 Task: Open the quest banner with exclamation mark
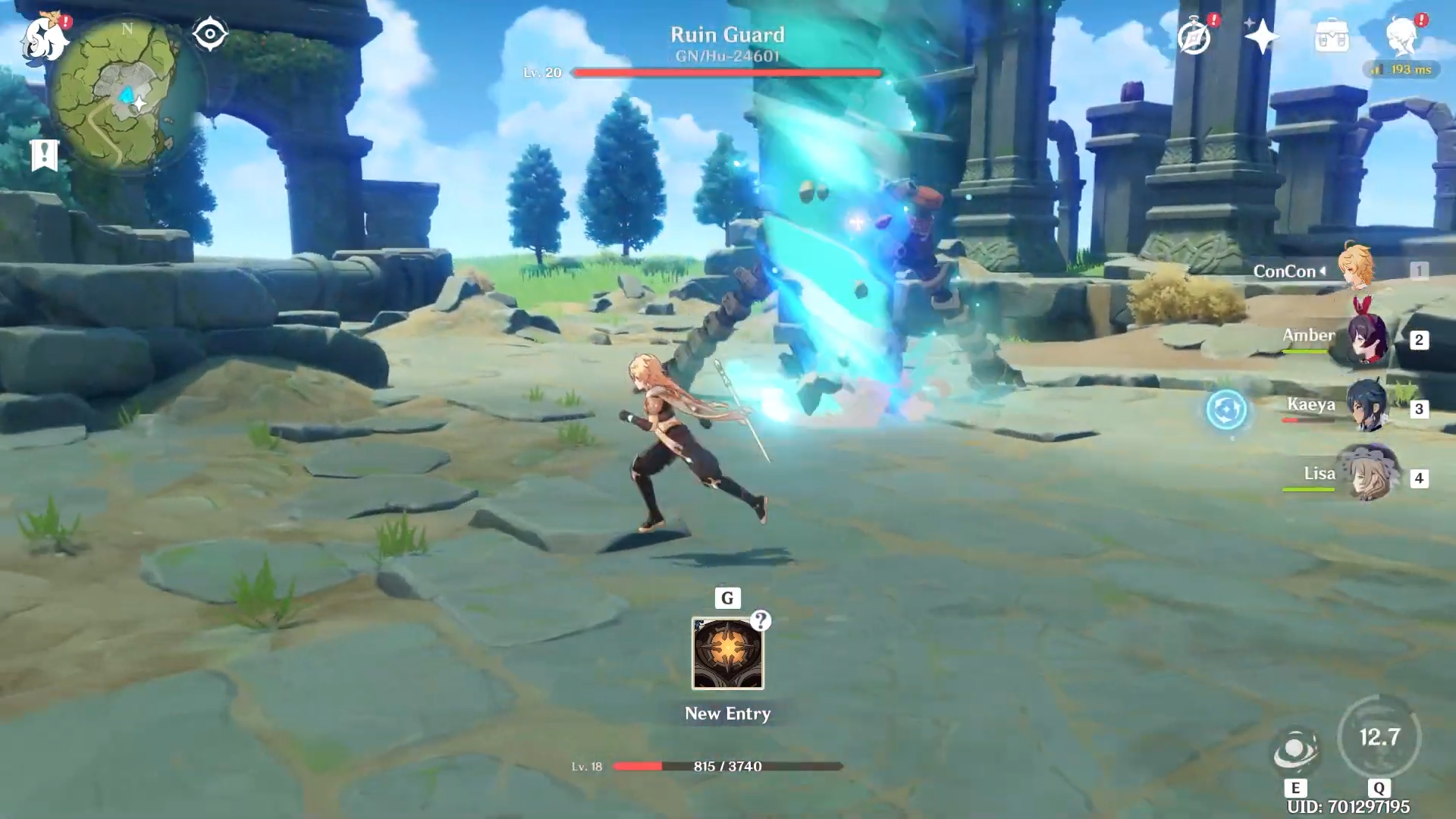pos(45,155)
